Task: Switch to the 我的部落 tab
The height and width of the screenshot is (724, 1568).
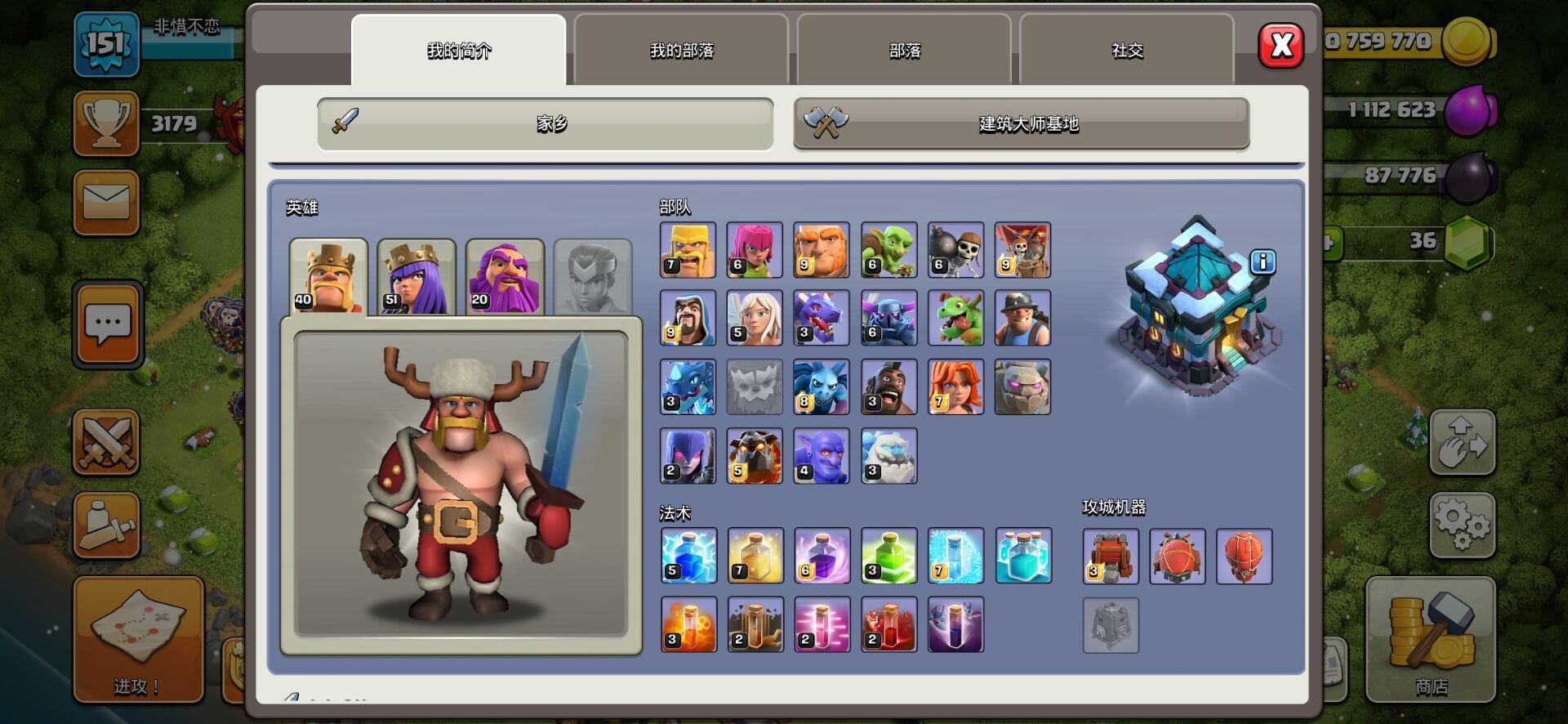Action: (682, 51)
